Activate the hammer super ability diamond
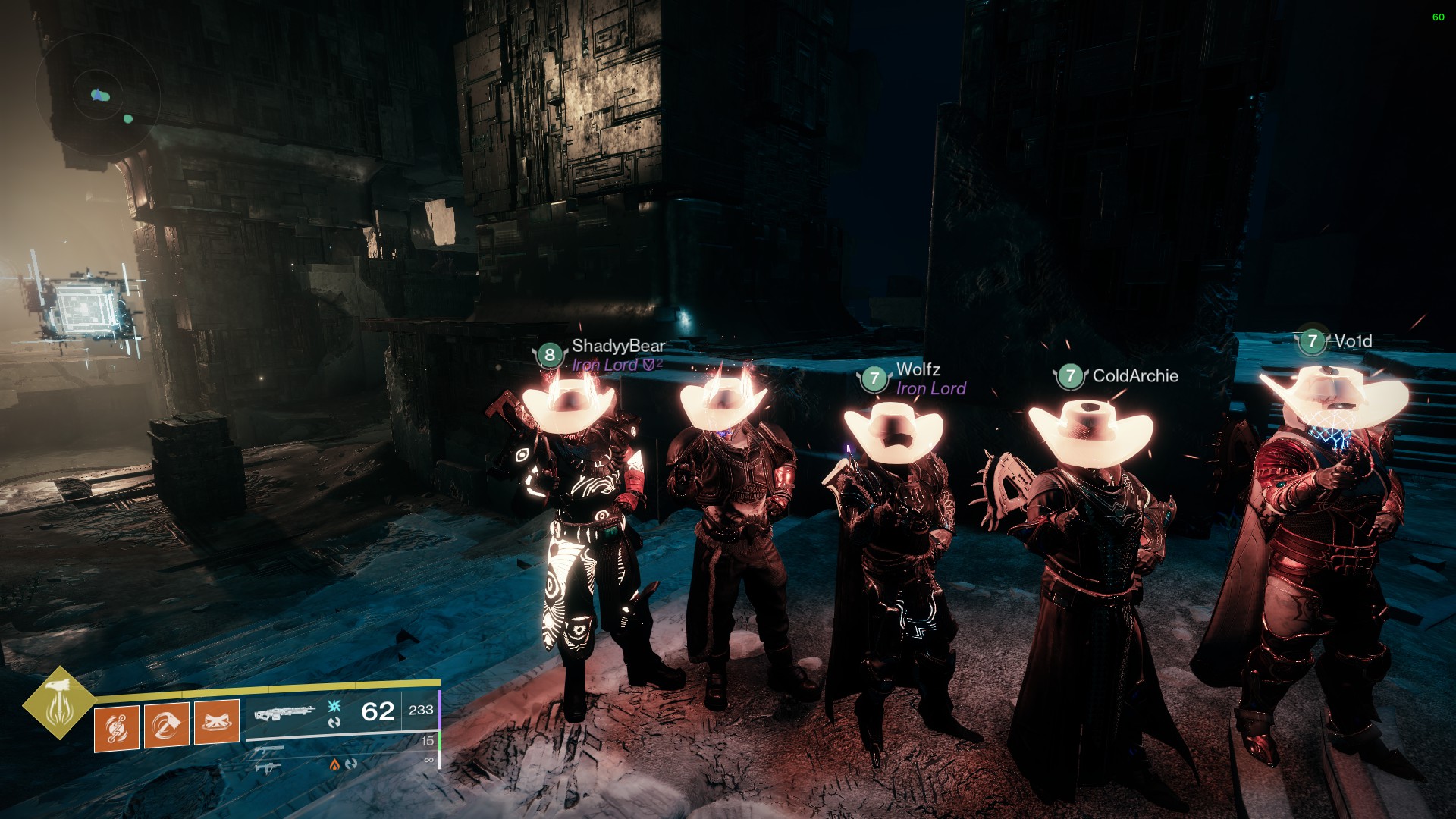The width and height of the screenshot is (1456, 819). click(x=58, y=702)
